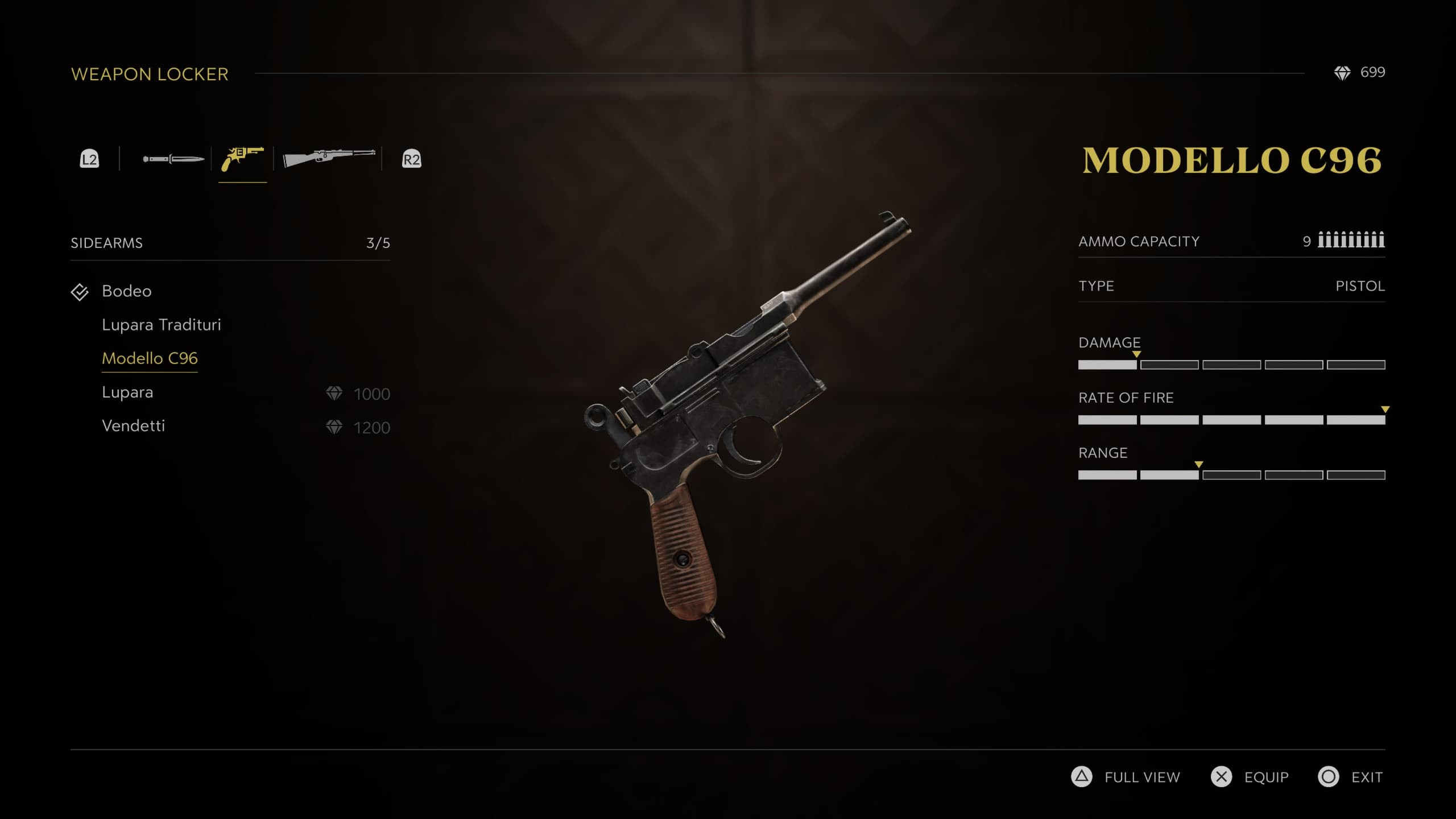Select the Lupara priced at 1000
The image size is (1456, 819).
tap(127, 392)
